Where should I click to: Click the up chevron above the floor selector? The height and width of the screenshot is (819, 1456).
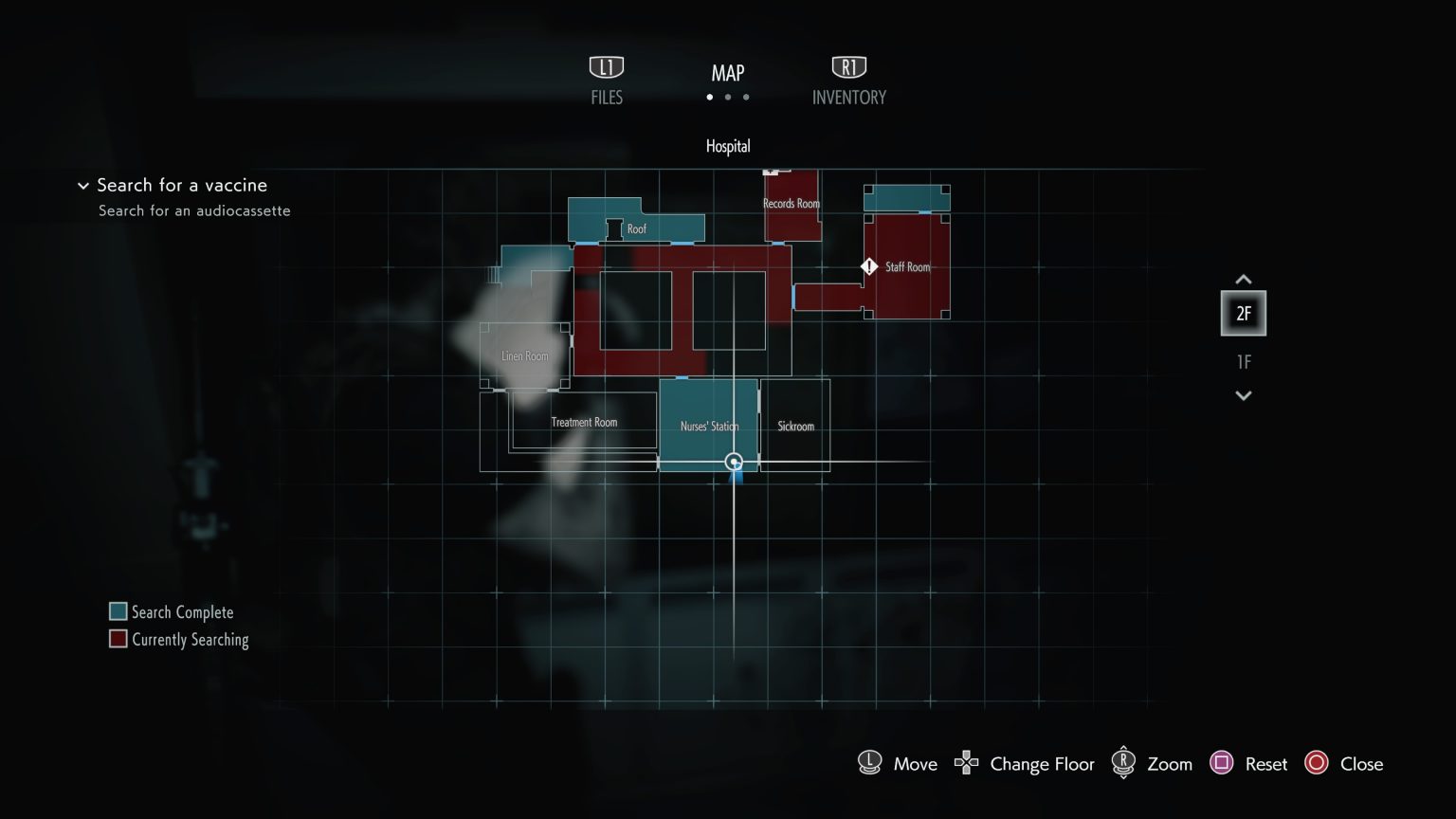[1243, 280]
